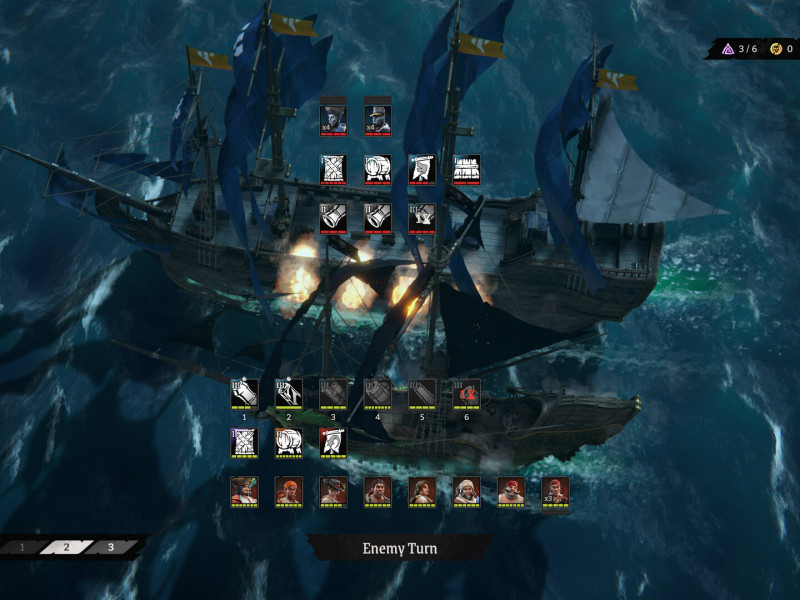Select player cannon slot numbered 1
The height and width of the screenshot is (600, 800).
245,394
